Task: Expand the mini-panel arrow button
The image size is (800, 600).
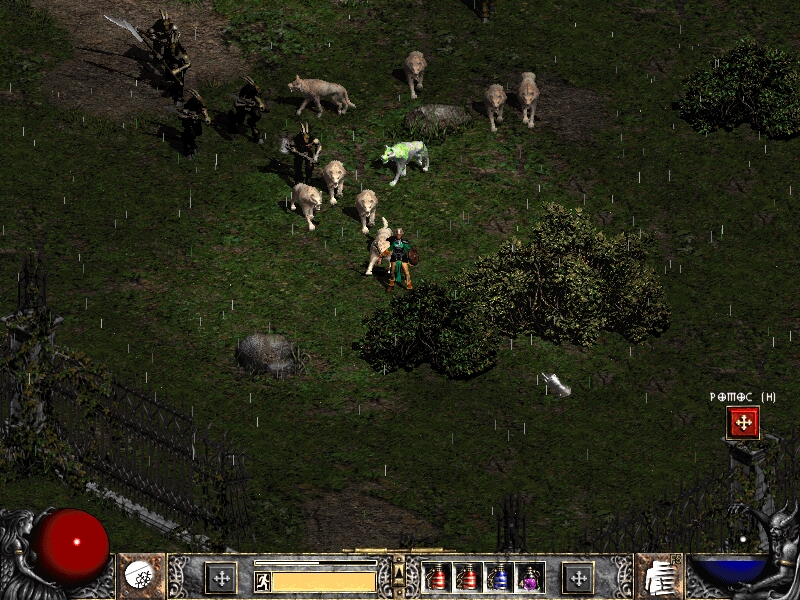Action: pos(399,572)
